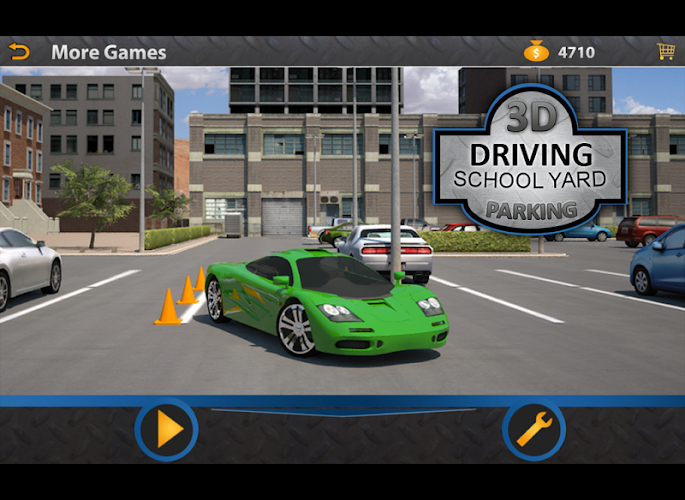Open the shop via shopping cart icon
685x500 pixels.
coord(664,51)
